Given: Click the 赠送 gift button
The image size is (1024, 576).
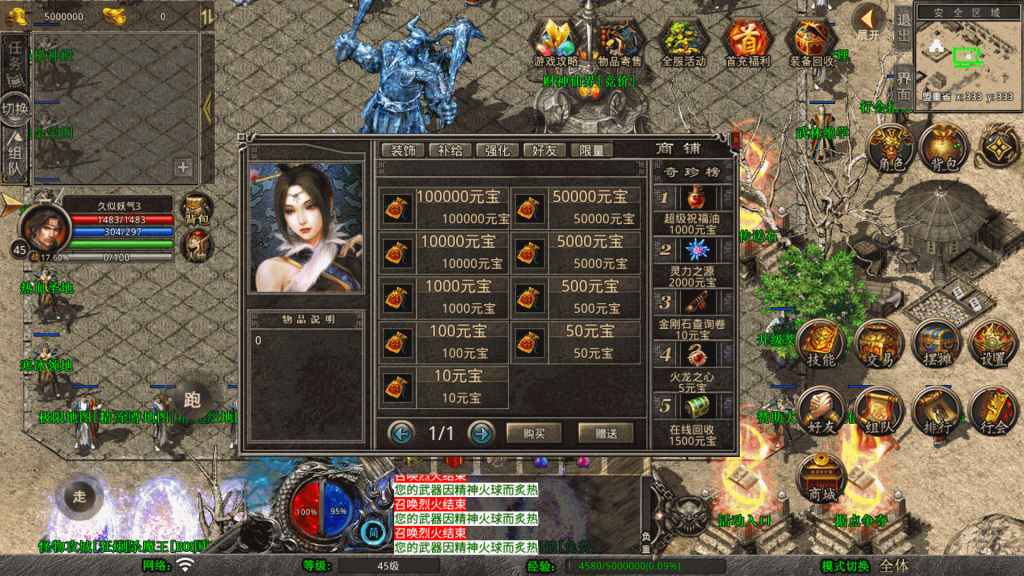Looking at the screenshot, I should [605, 433].
